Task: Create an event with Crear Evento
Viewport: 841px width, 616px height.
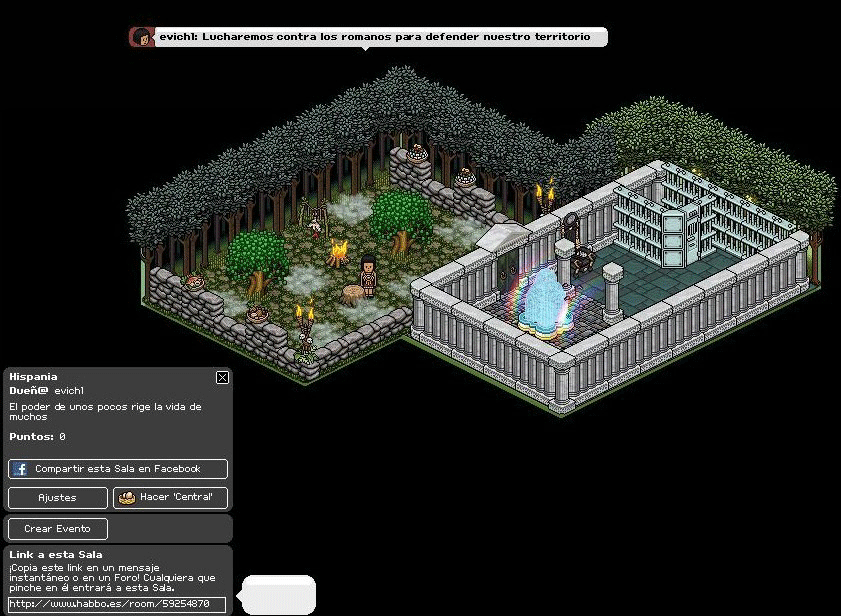Action: point(58,529)
